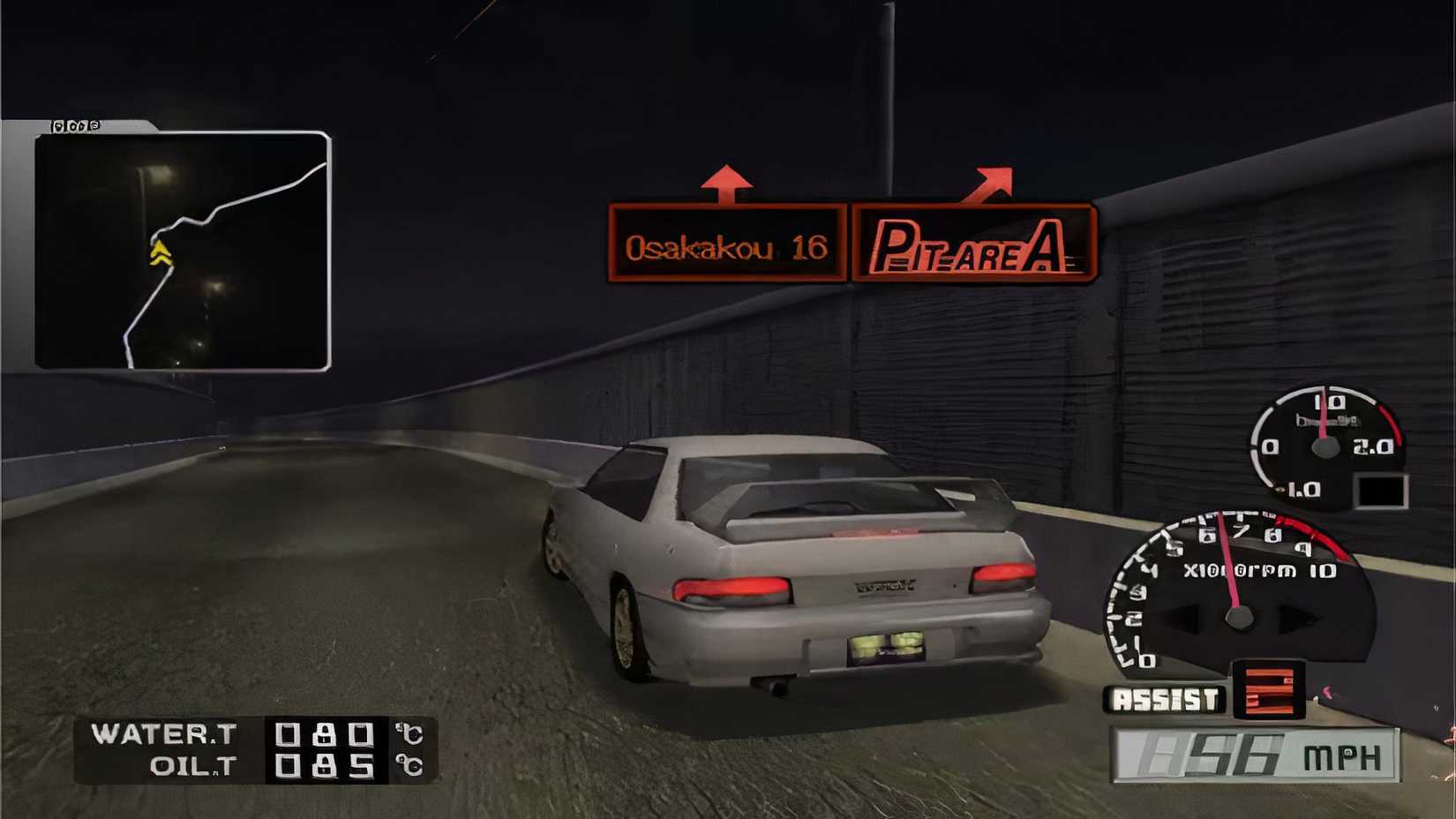Viewport: 1456px width, 819px height.
Task: Toggle the WATER.T temperature readout
Action: point(325,734)
